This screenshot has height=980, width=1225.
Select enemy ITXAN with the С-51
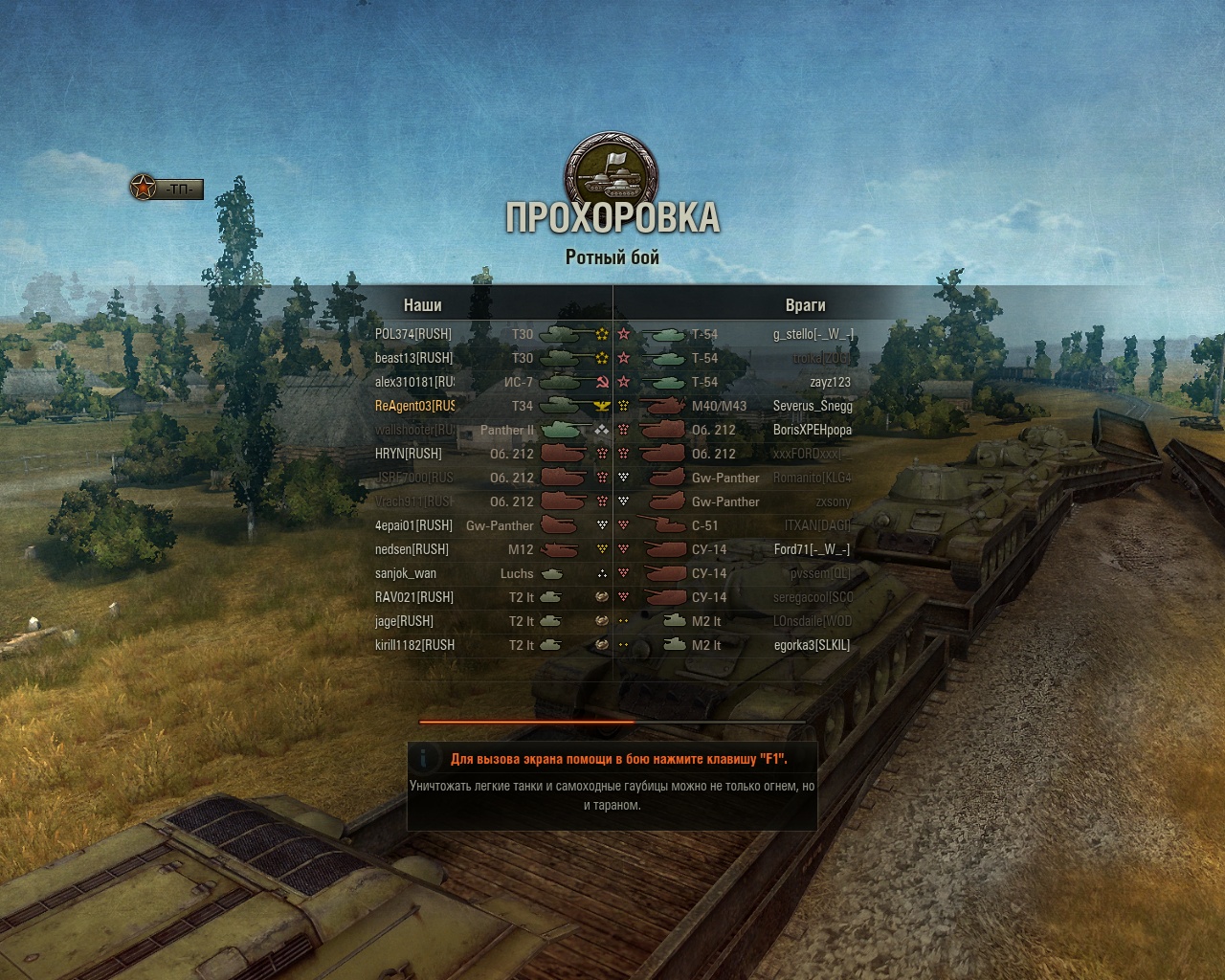(817, 525)
